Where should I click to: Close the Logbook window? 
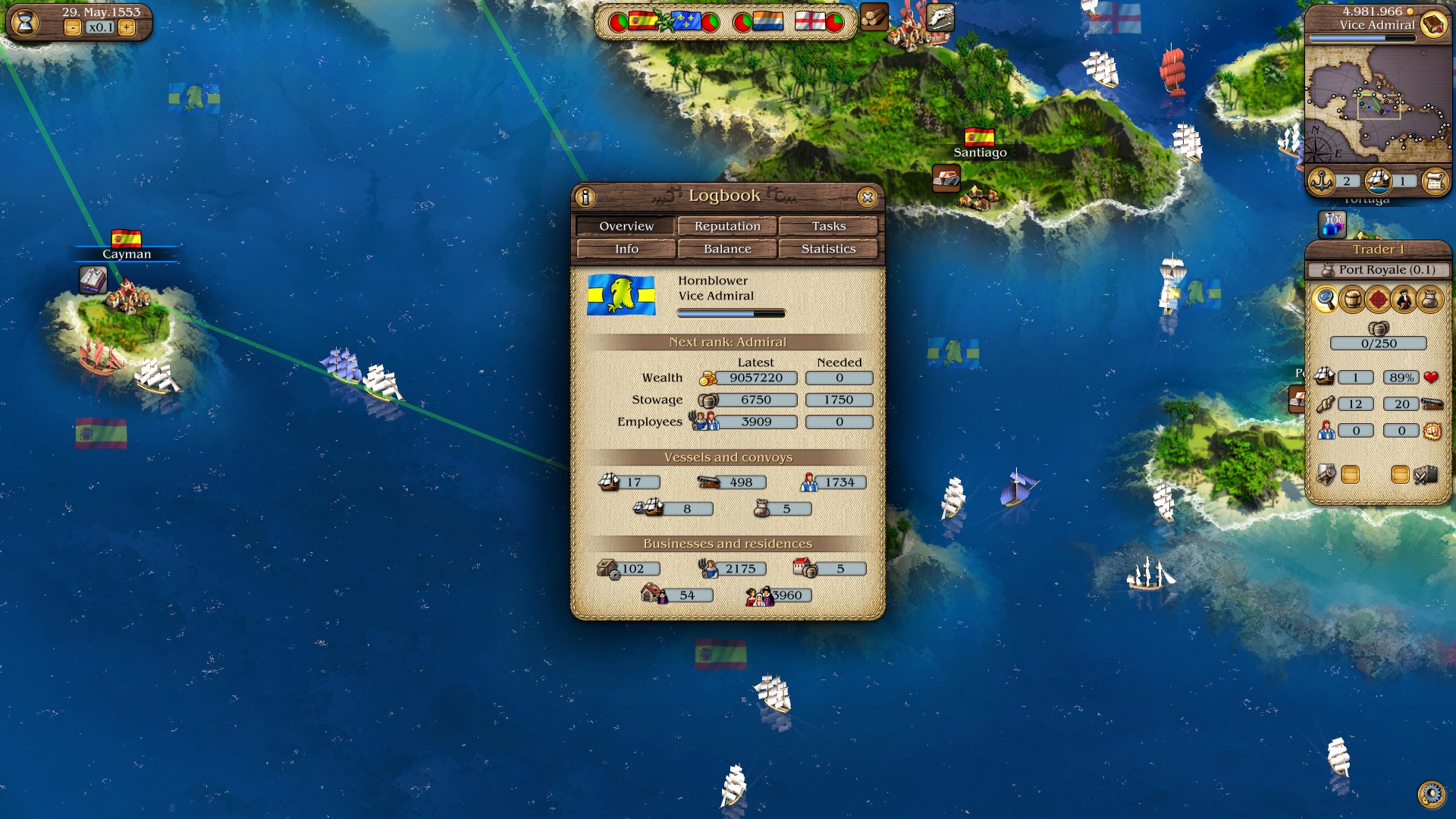click(868, 197)
